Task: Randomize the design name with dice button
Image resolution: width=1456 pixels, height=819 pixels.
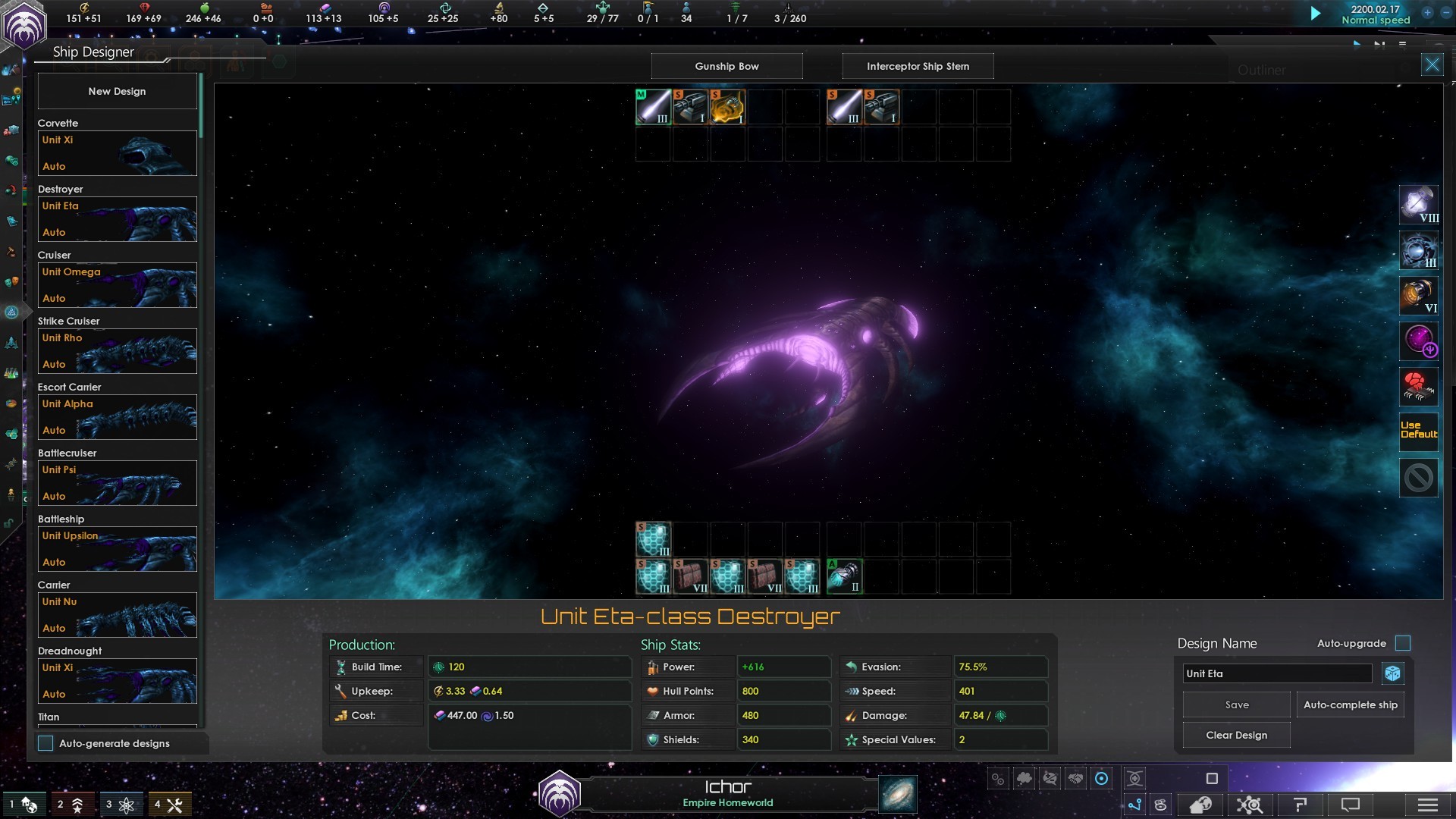Action: tap(1392, 673)
